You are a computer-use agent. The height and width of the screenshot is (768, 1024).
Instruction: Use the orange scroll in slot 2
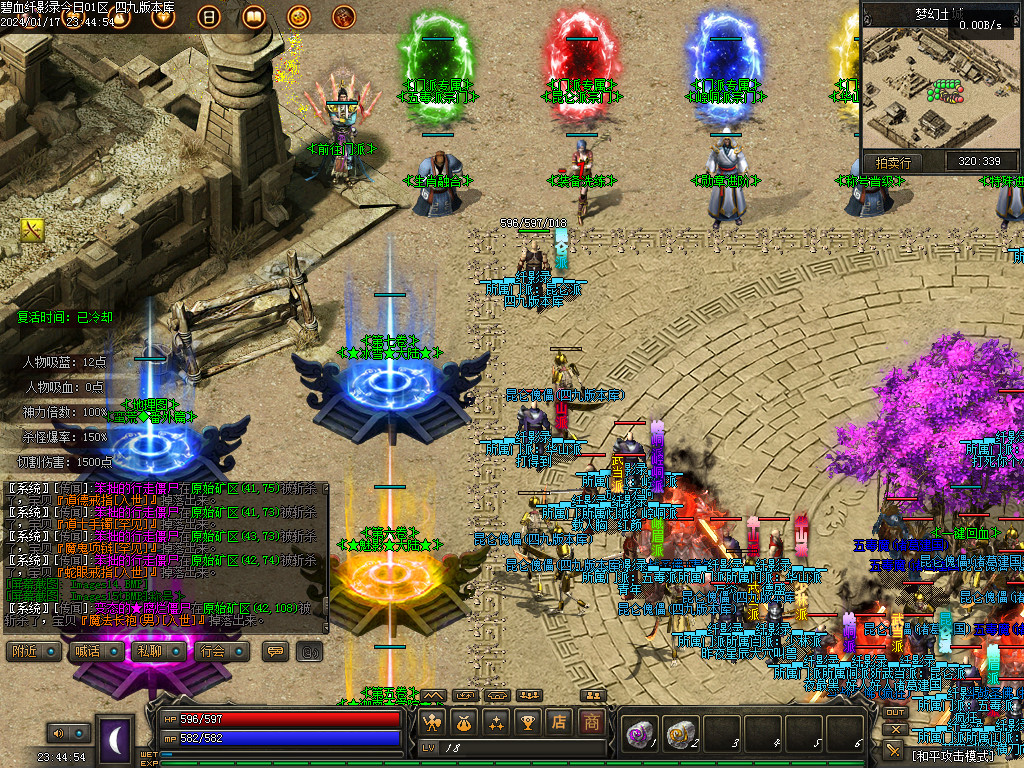(682, 733)
